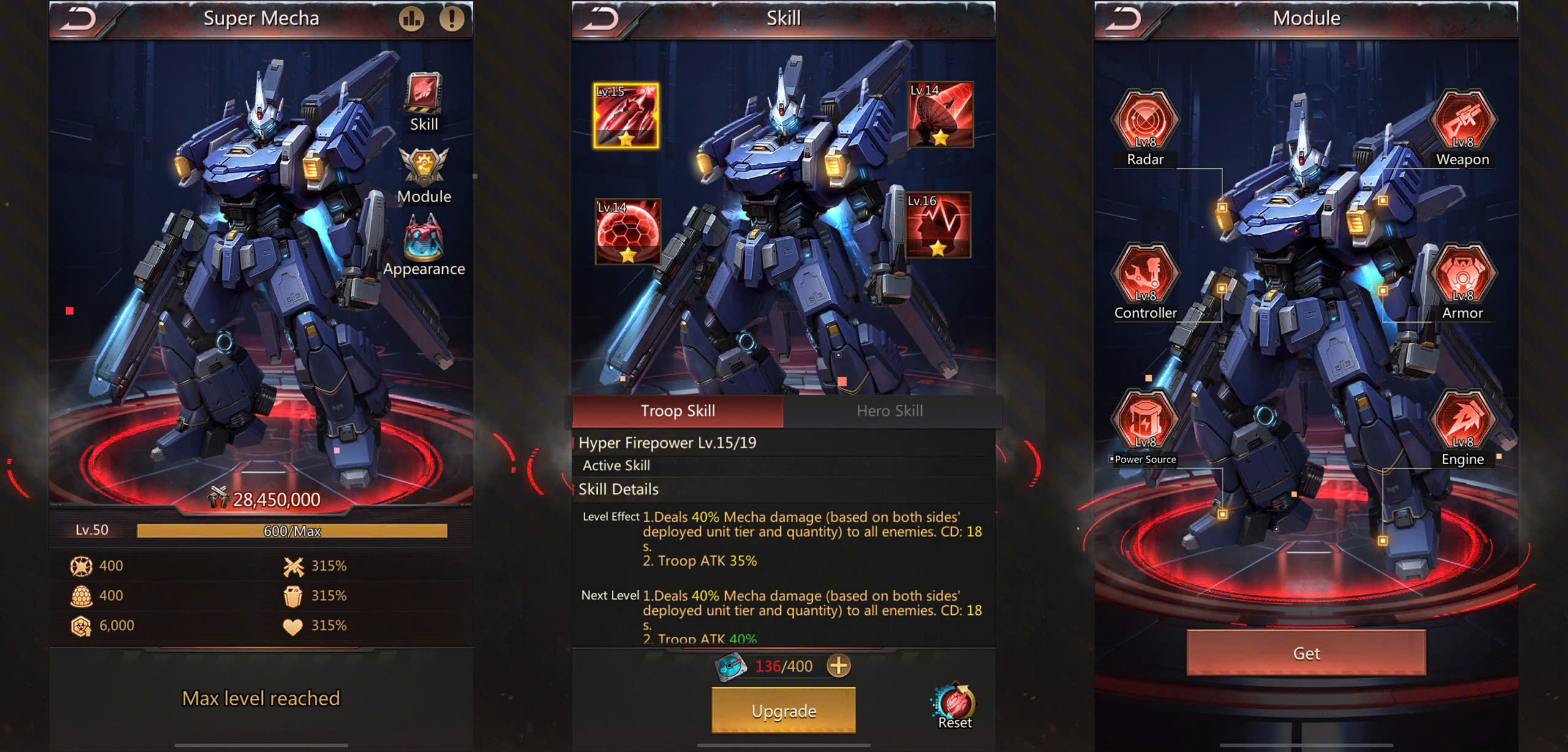Upgrade the selected skill
1568x752 pixels.
(783, 710)
